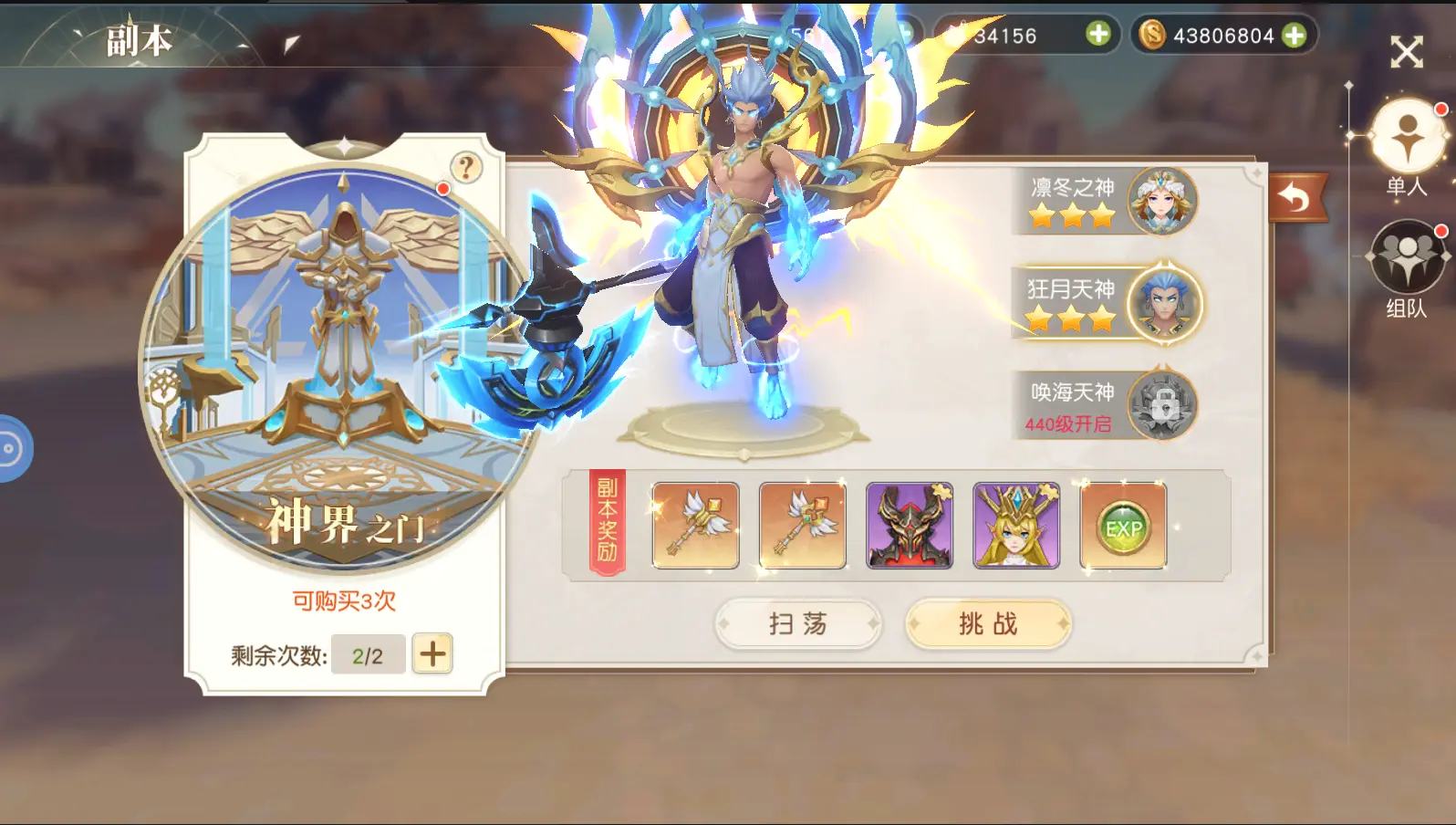View the red horned helmet reward

point(909,527)
